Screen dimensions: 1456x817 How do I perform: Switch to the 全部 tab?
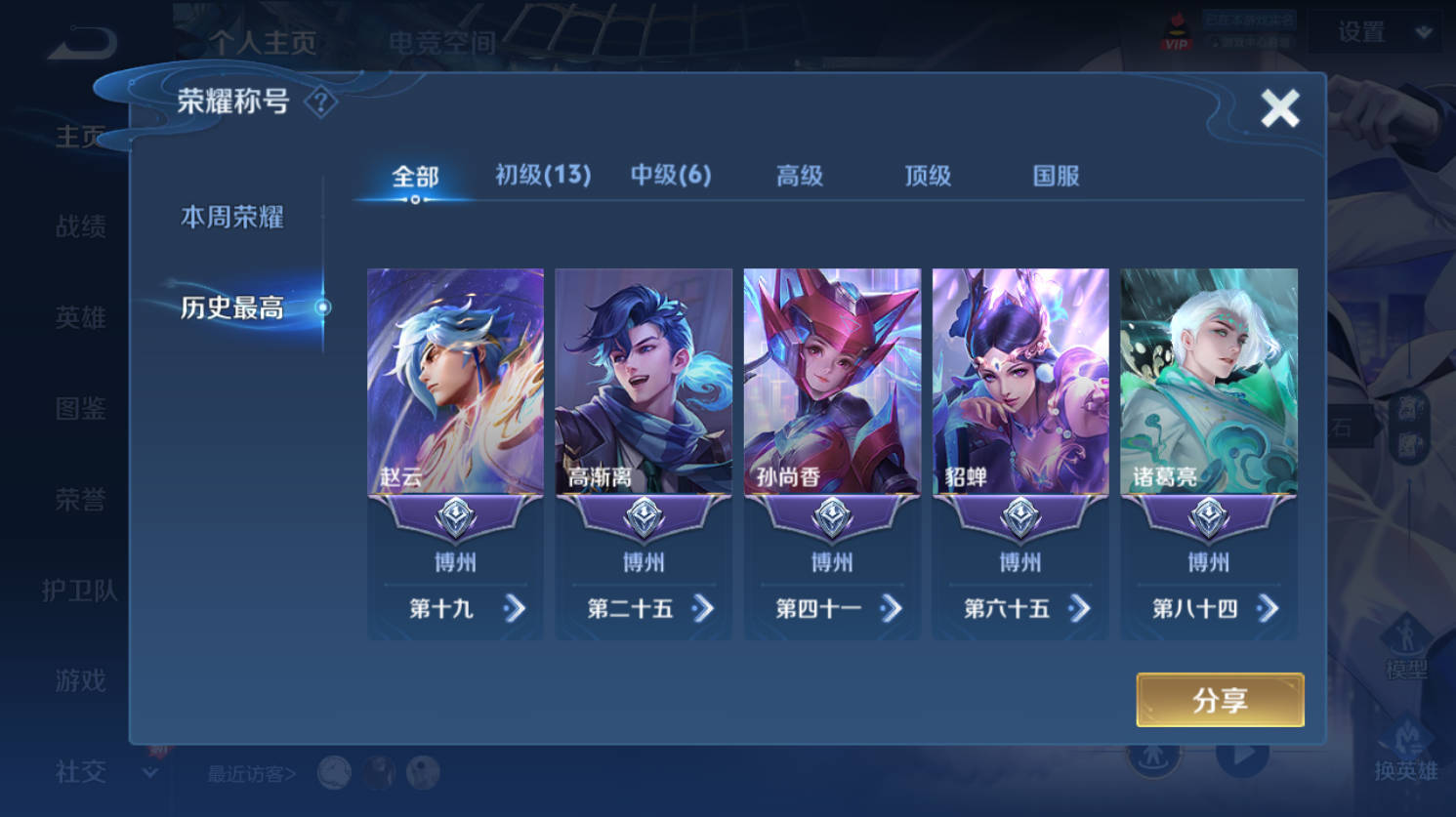point(415,177)
